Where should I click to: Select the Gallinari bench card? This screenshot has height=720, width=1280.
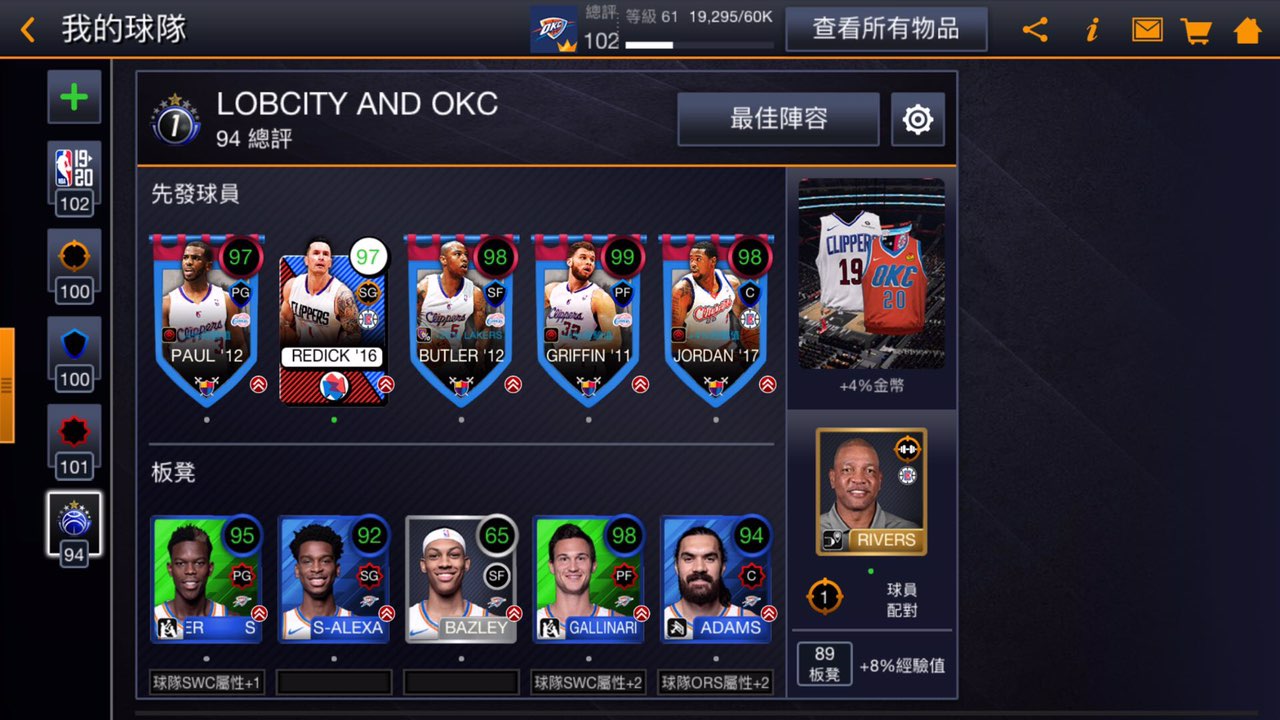[x=588, y=578]
